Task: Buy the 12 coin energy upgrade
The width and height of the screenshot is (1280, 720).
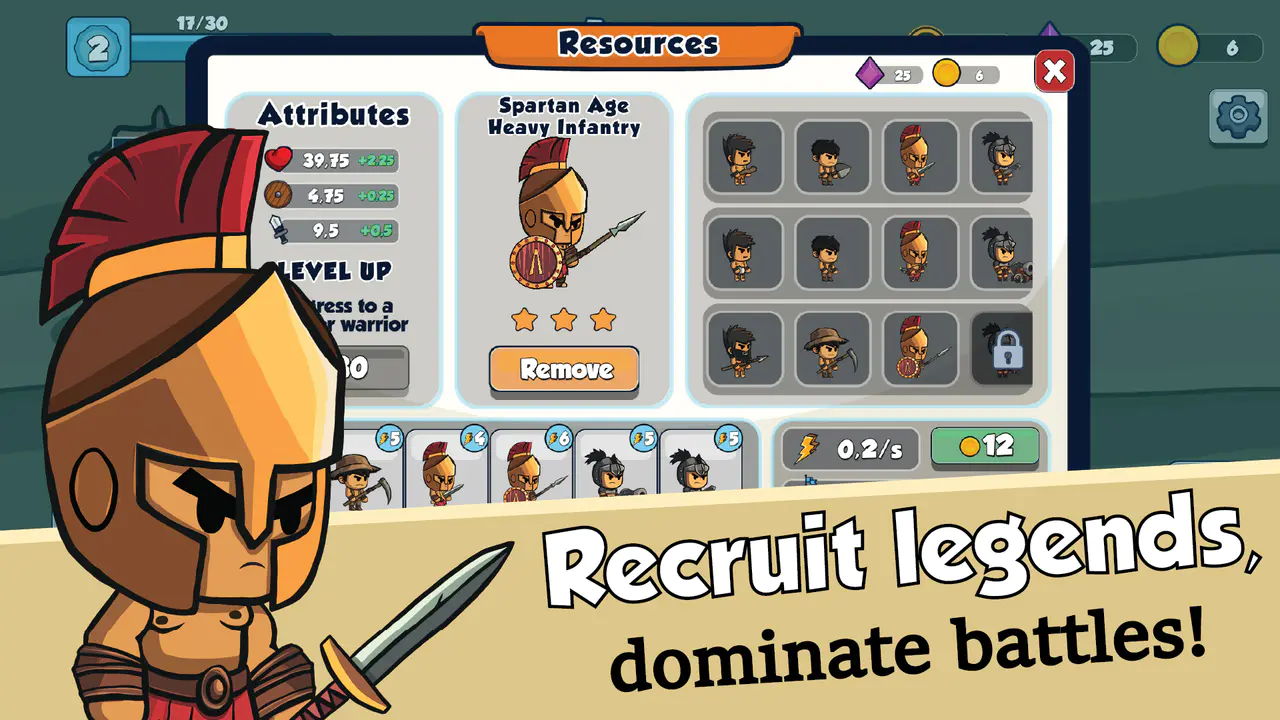Action: [985, 446]
